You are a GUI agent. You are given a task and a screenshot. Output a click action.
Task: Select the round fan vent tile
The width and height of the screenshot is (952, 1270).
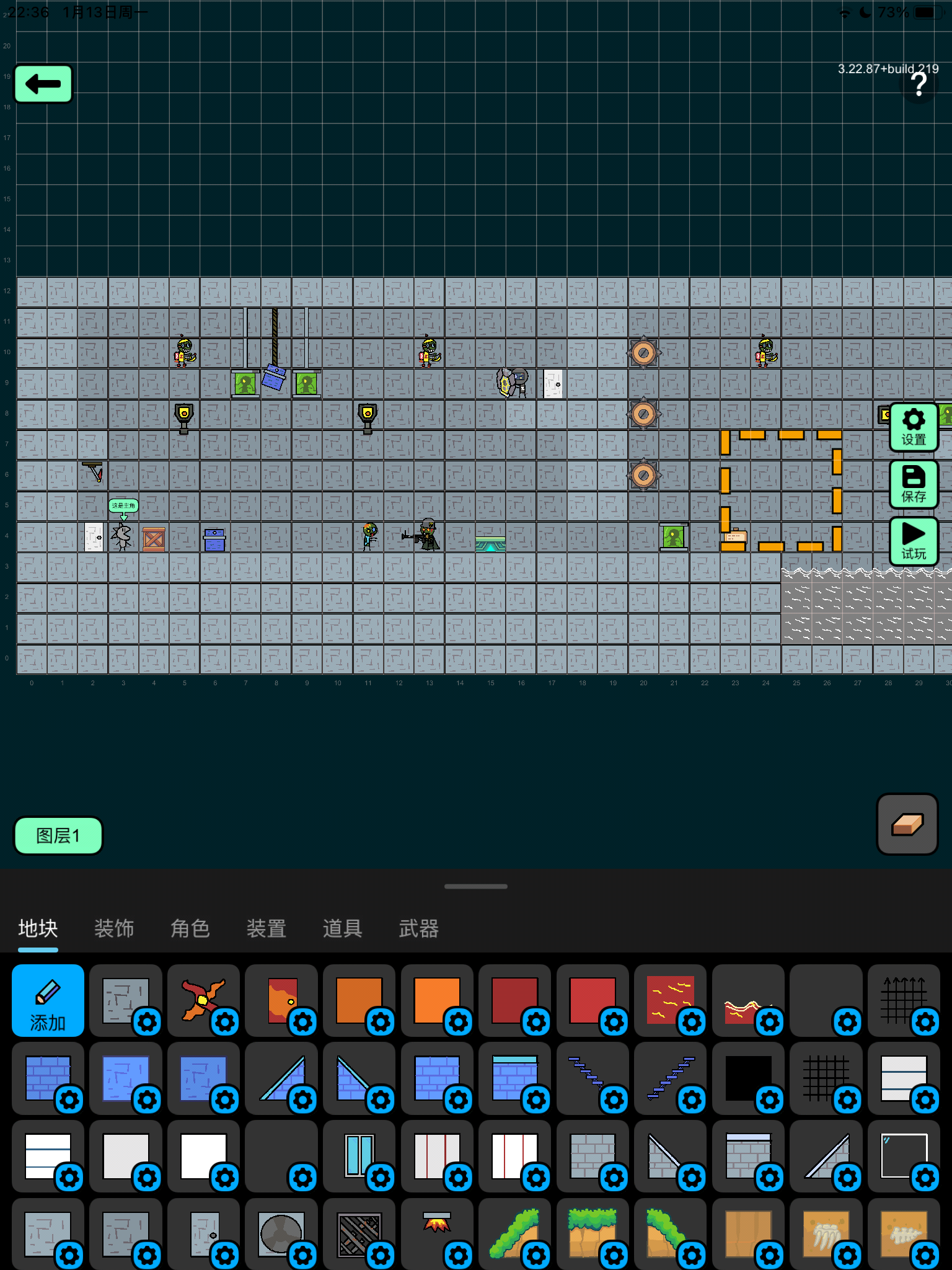[281, 1233]
